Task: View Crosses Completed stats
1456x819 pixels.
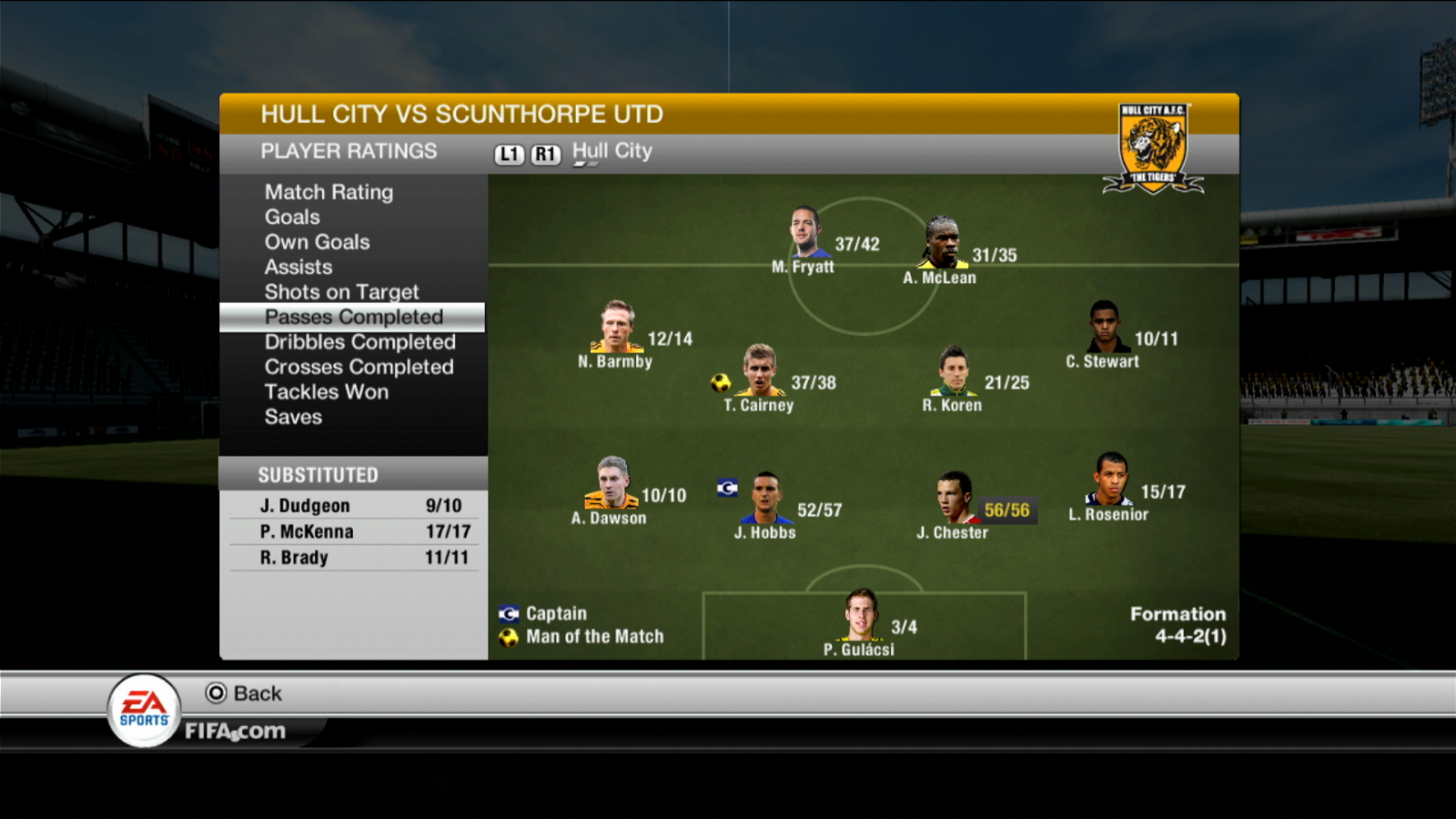Action: pyautogui.click(x=359, y=367)
